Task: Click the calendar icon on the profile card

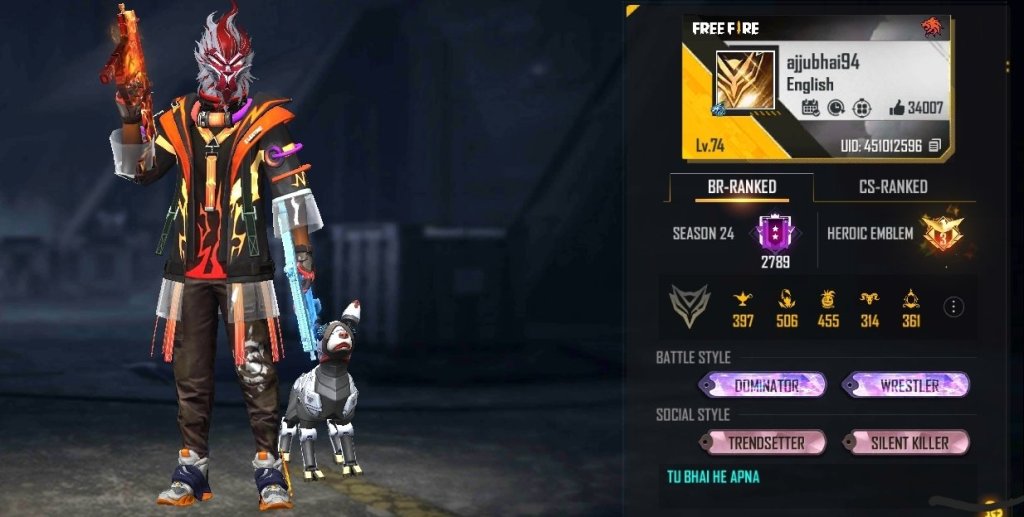Action: [810, 108]
